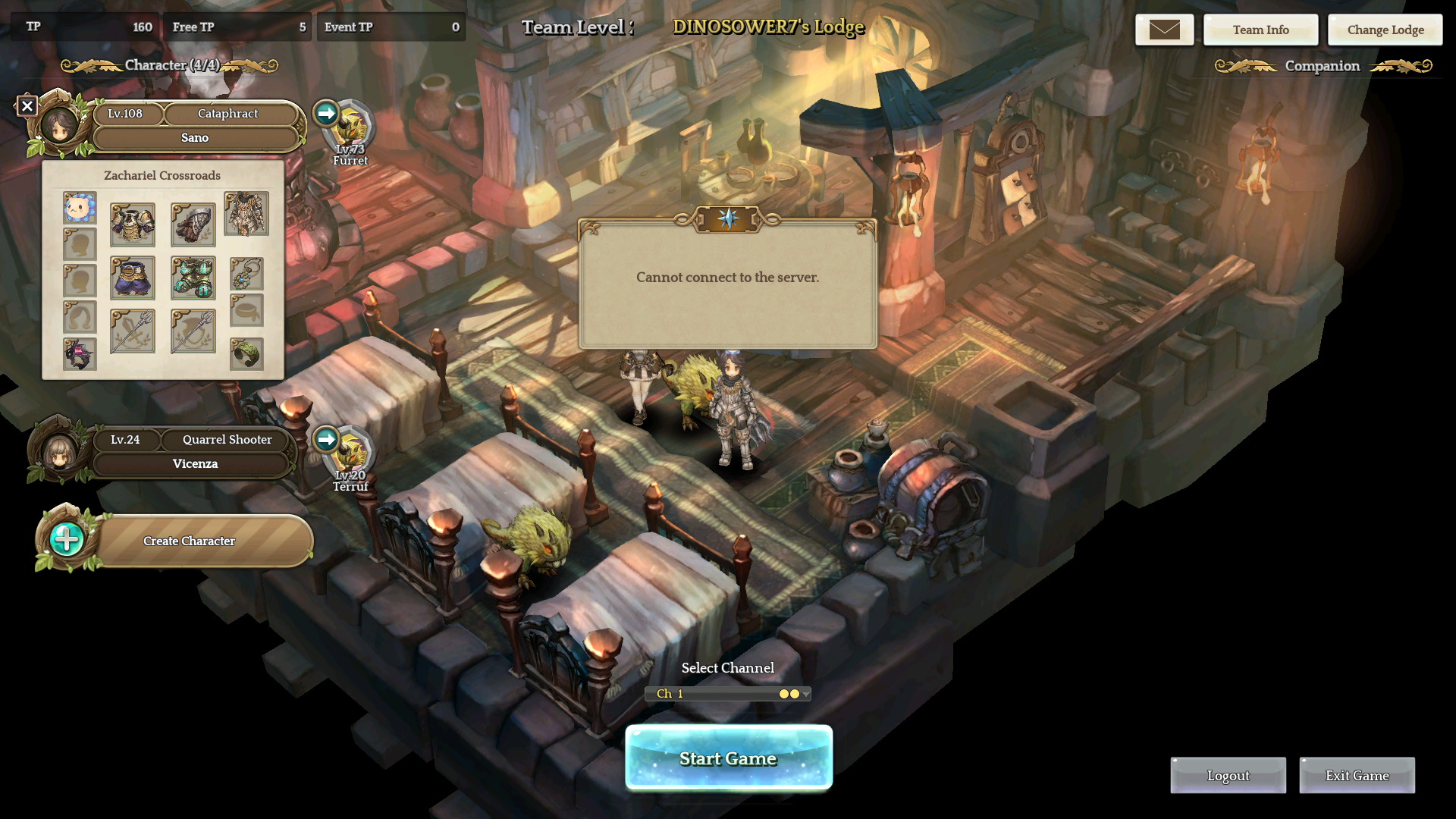Open the Team Info panel
The height and width of the screenshot is (819, 1456).
point(1260,30)
